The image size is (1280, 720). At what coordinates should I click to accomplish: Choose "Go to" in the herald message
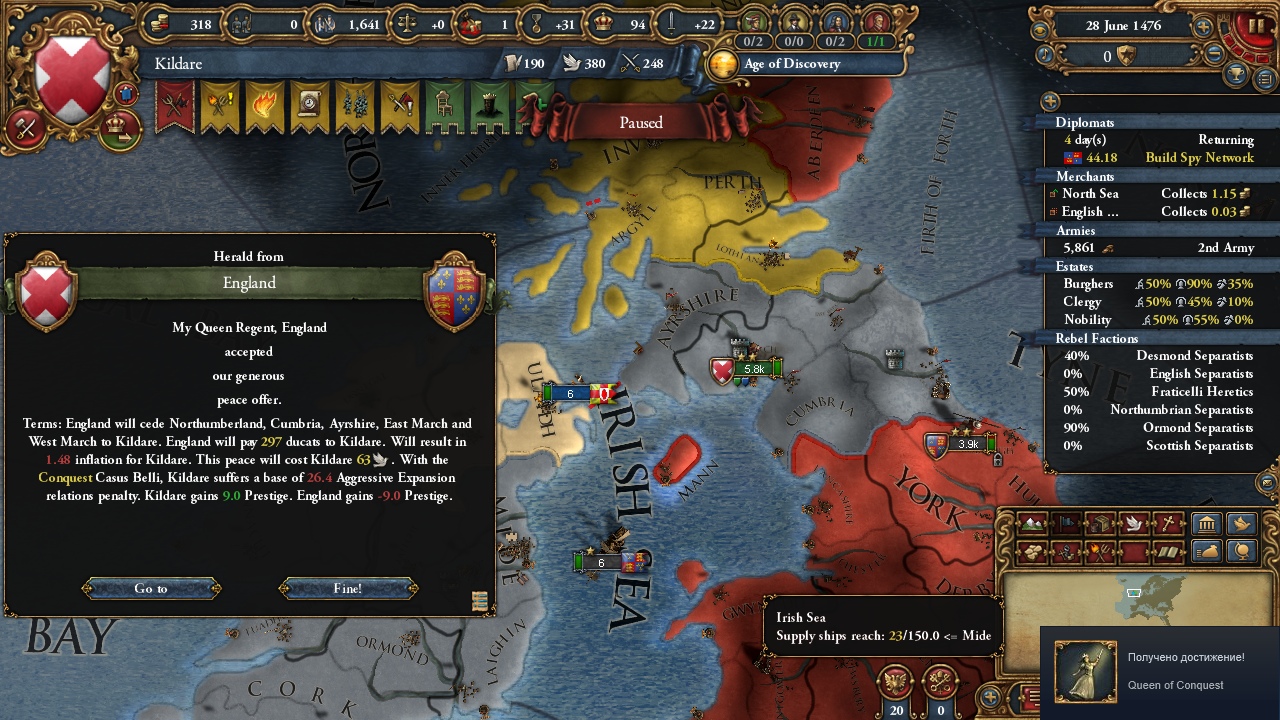coord(151,588)
